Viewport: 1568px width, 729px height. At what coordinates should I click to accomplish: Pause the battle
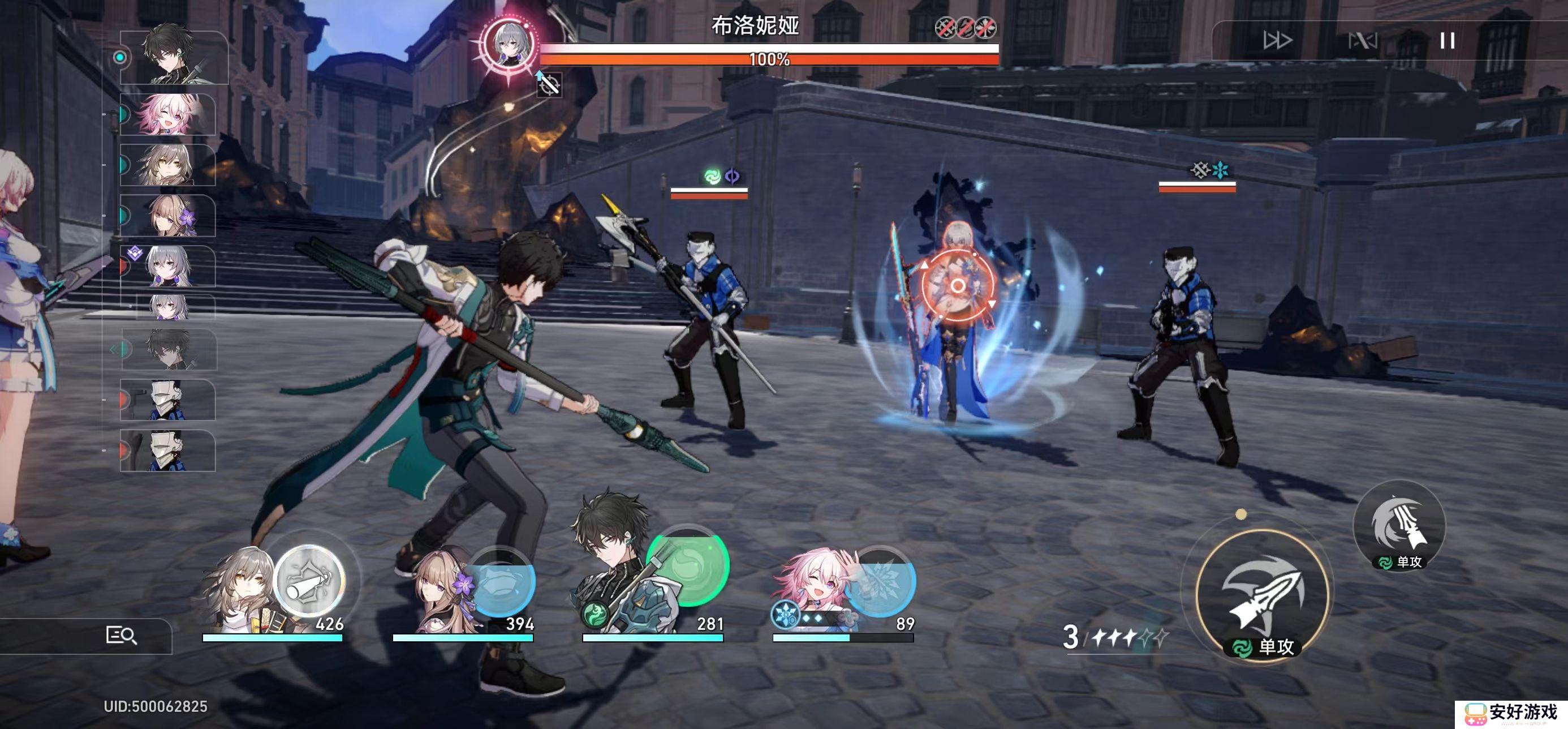click(1447, 41)
